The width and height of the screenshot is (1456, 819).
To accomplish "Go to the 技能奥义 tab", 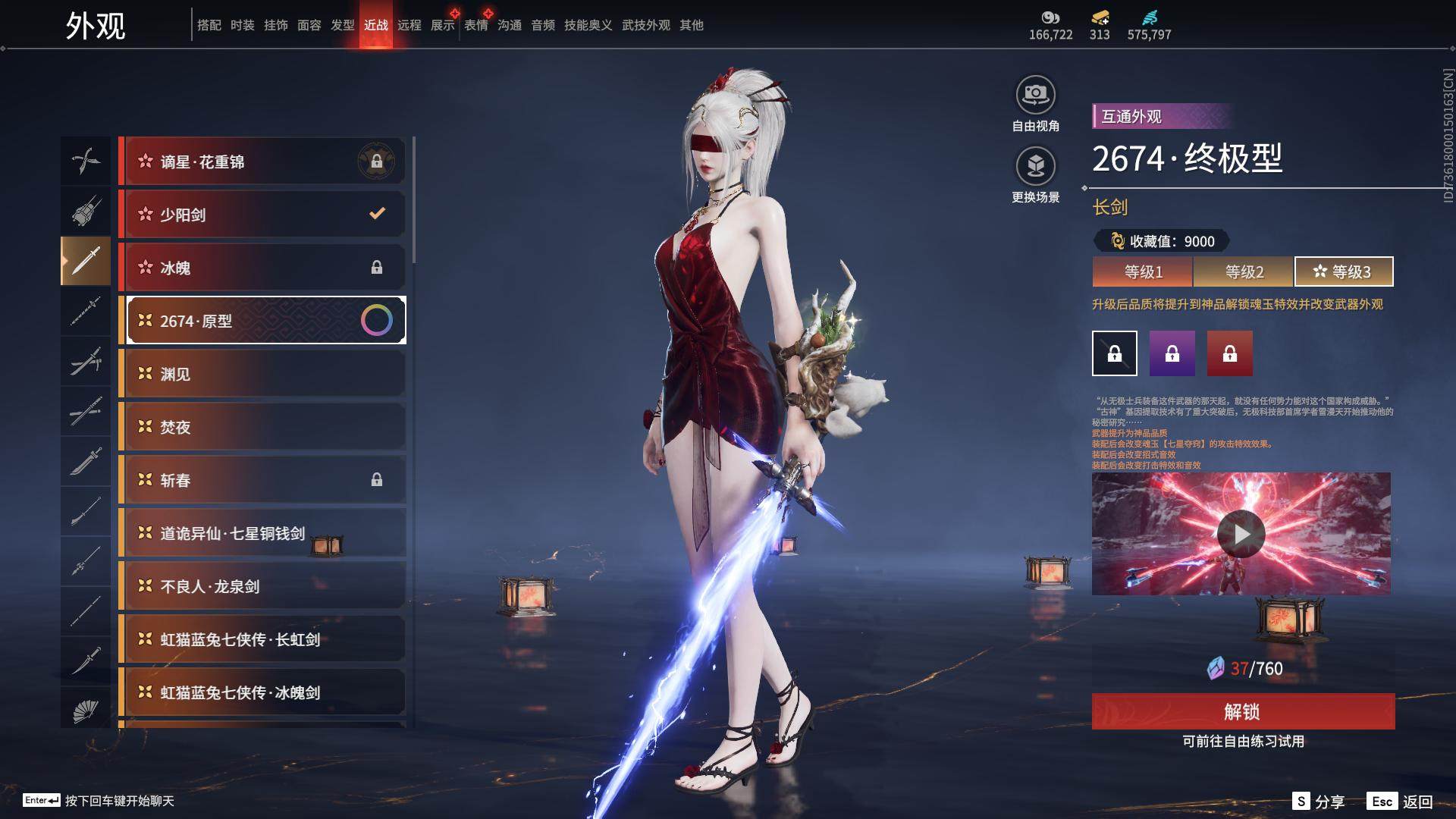I will [588, 25].
